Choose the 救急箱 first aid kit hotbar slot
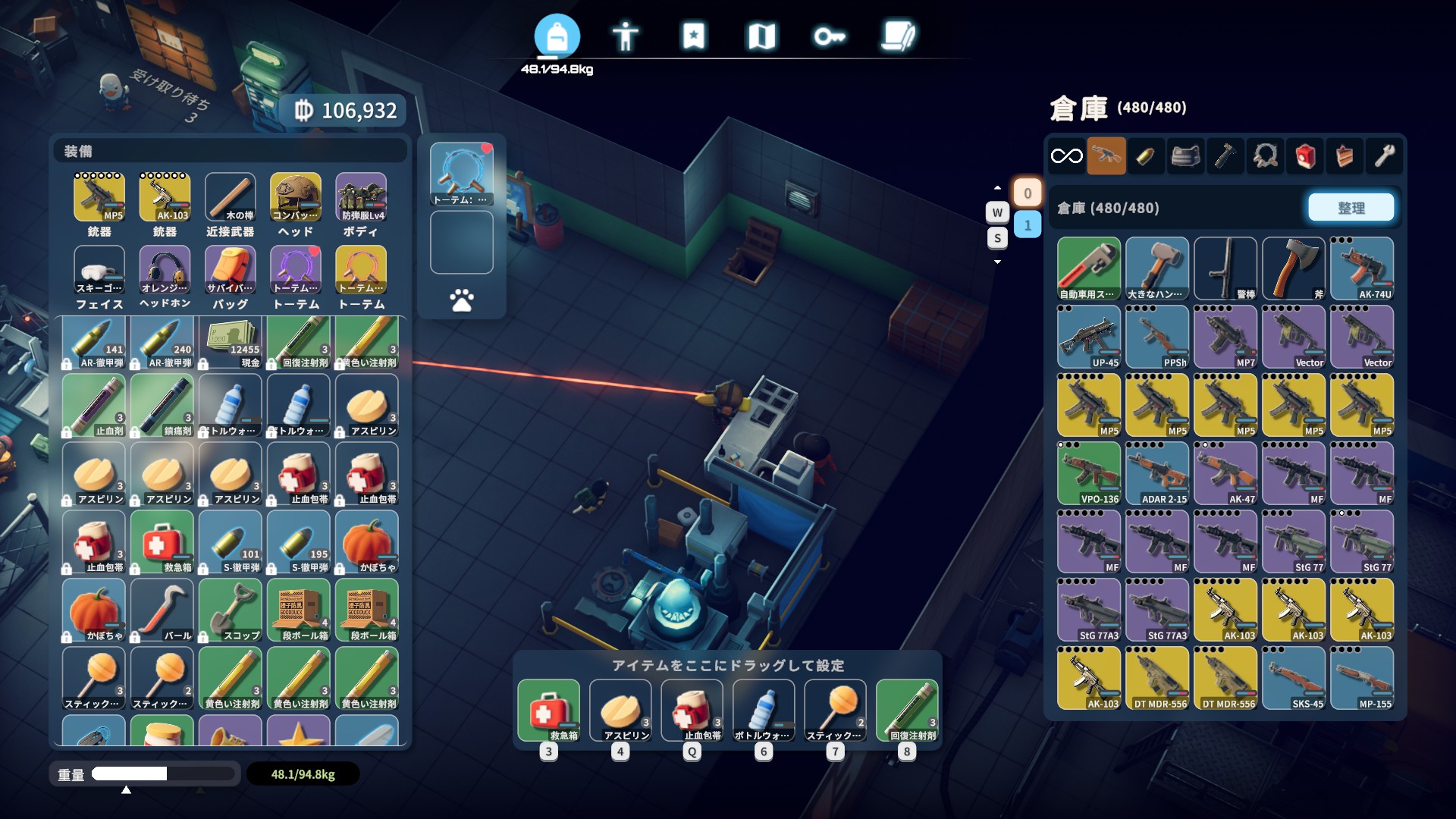Screen dimensions: 1456x819 [548, 710]
